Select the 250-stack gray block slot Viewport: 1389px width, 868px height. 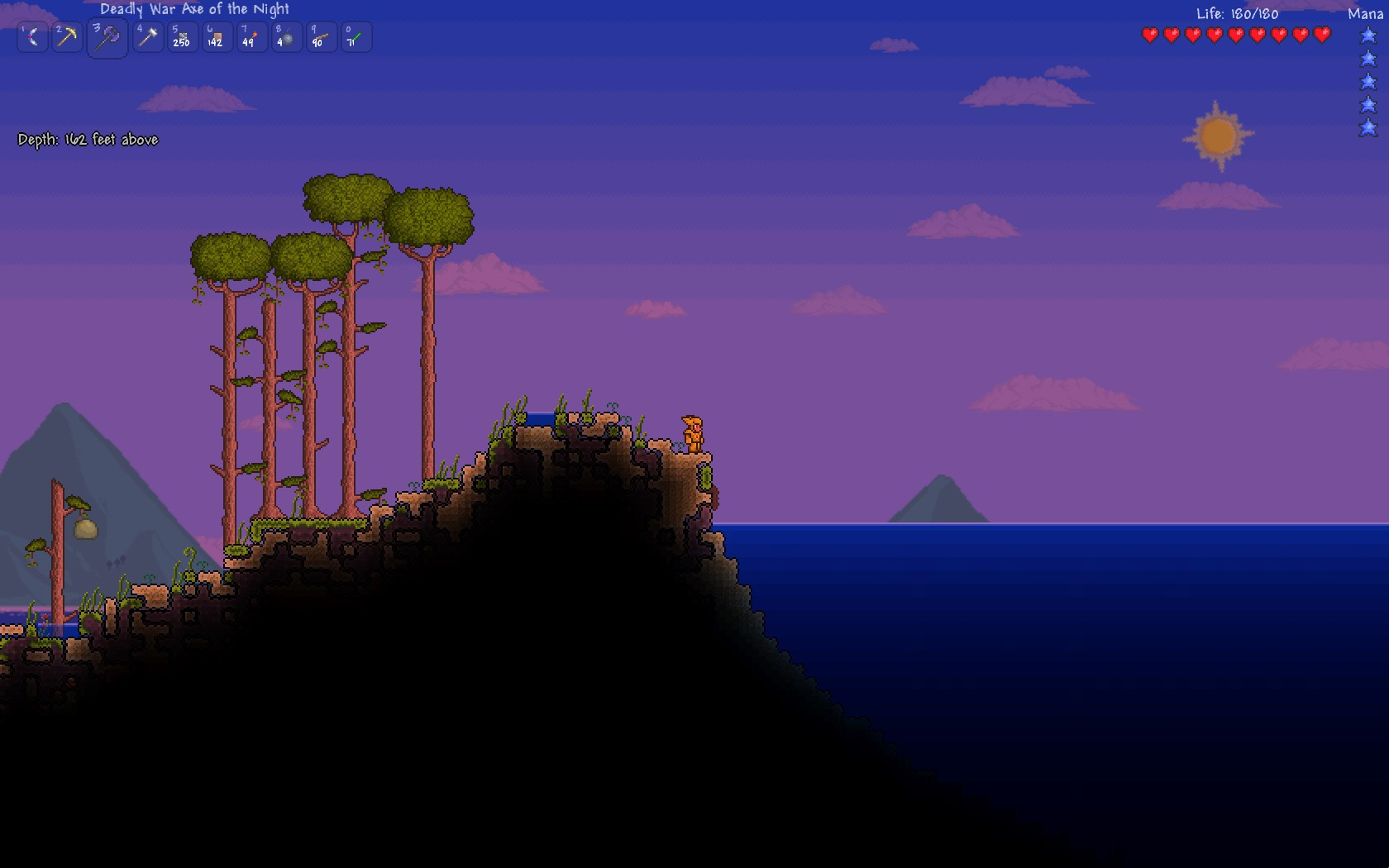(x=182, y=37)
